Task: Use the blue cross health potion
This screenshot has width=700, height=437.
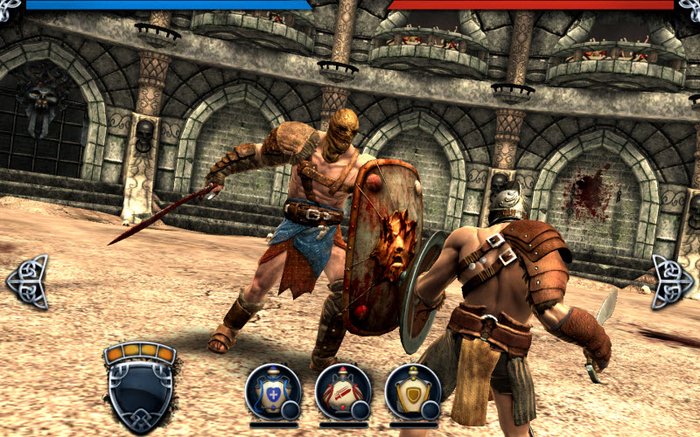Action: [x=273, y=391]
